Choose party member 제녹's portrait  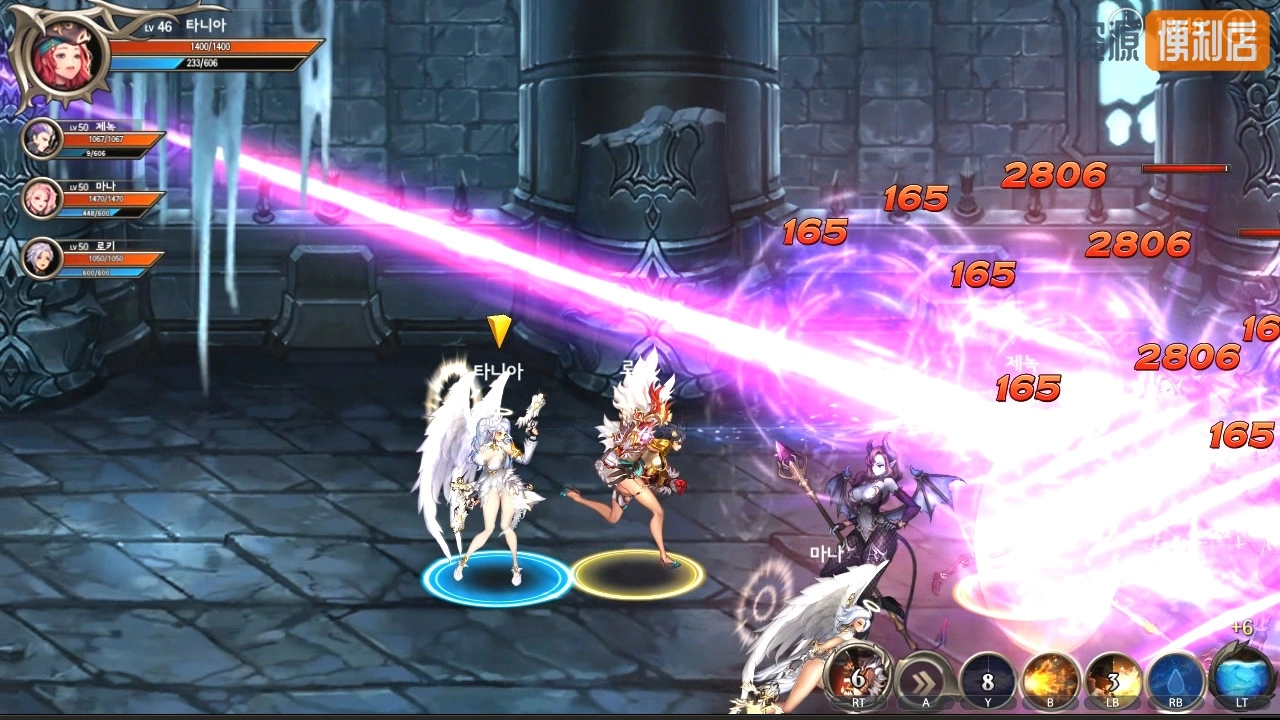42,138
